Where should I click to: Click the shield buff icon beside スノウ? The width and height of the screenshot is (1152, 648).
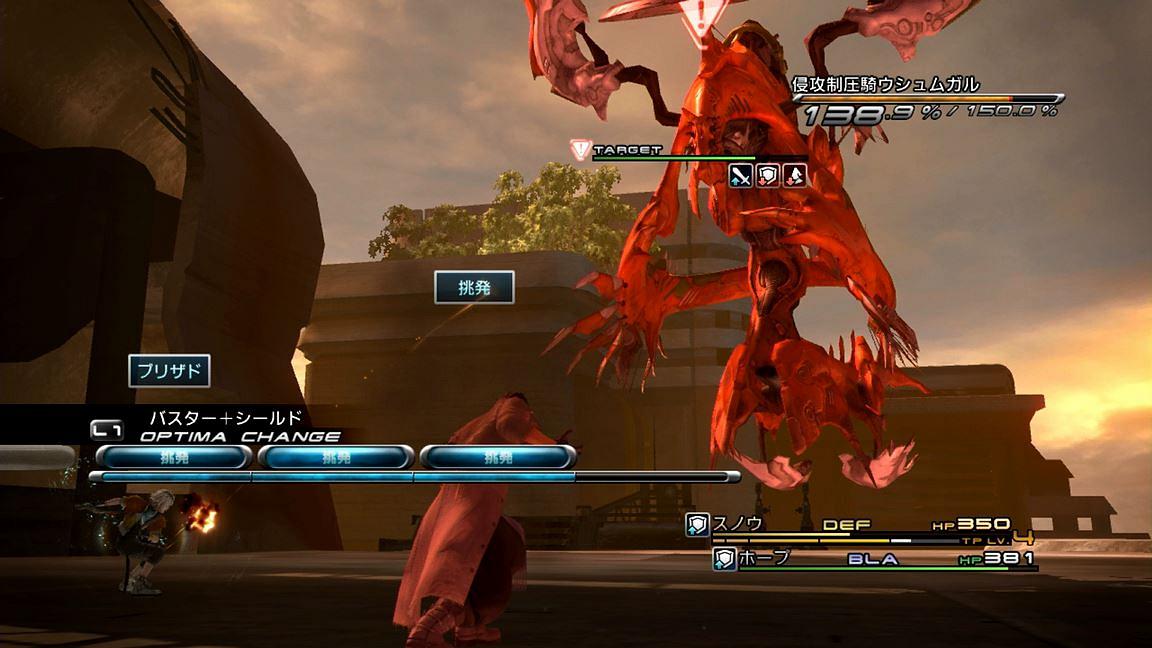pyautogui.click(x=697, y=525)
